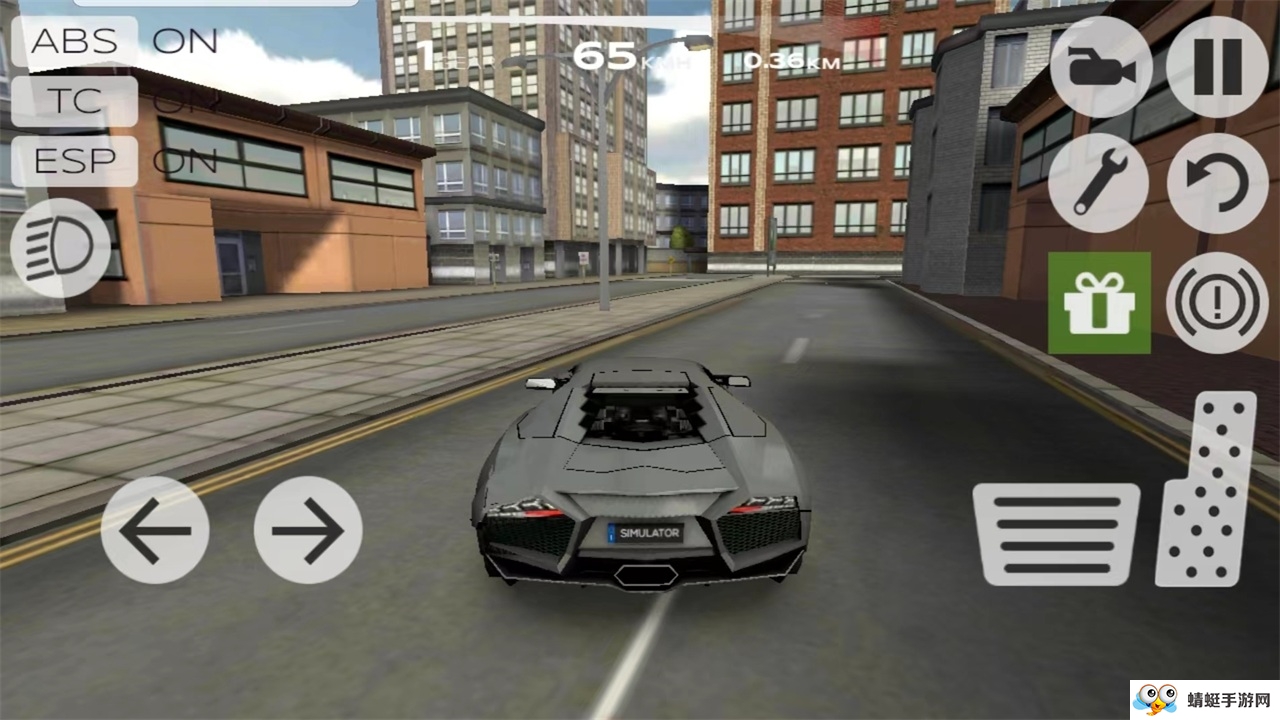The width and height of the screenshot is (1280, 720).
Task: Engage the handbrake warning button
Action: pyautogui.click(x=1217, y=302)
